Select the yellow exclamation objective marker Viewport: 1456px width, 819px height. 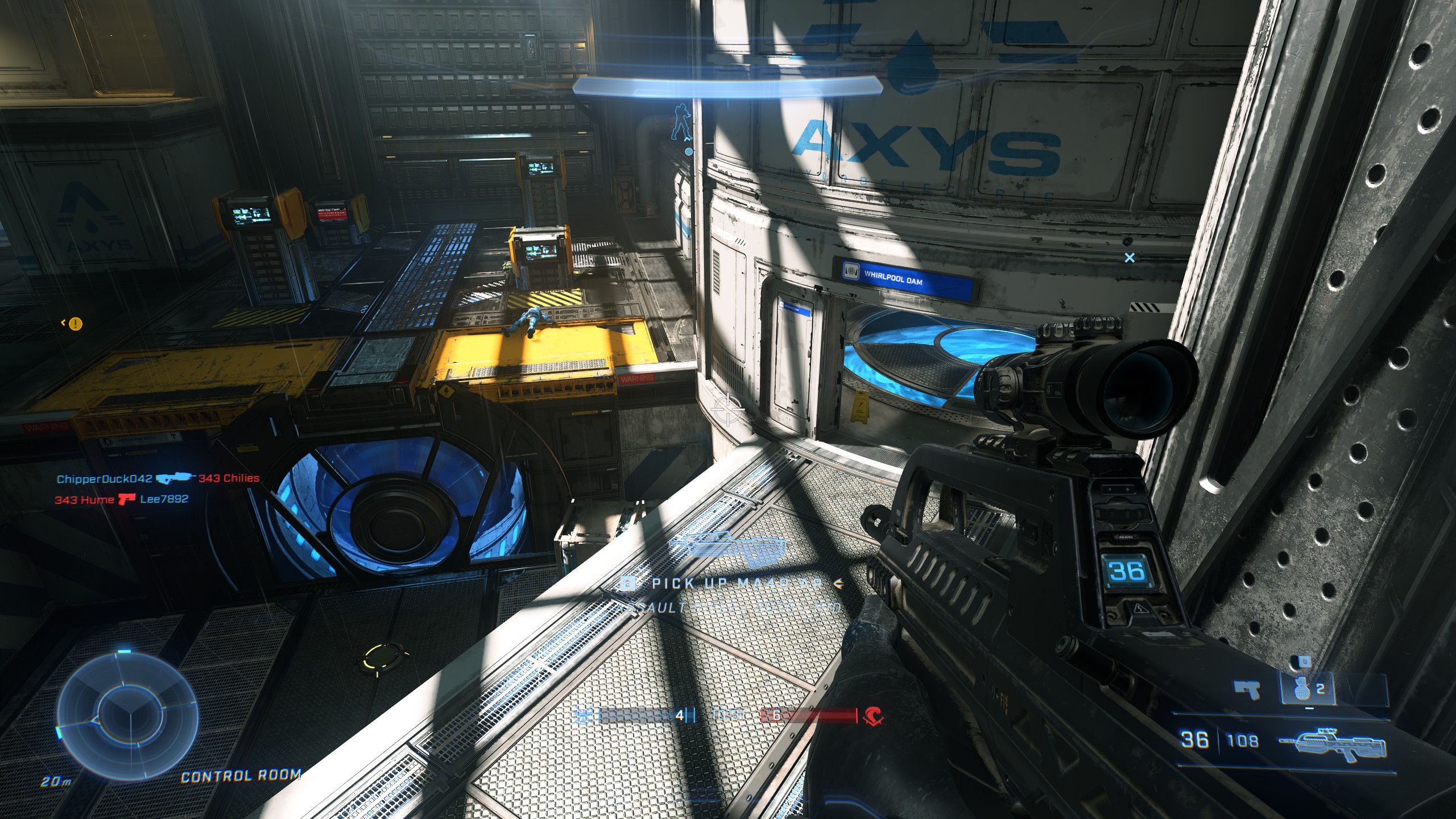(75, 324)
